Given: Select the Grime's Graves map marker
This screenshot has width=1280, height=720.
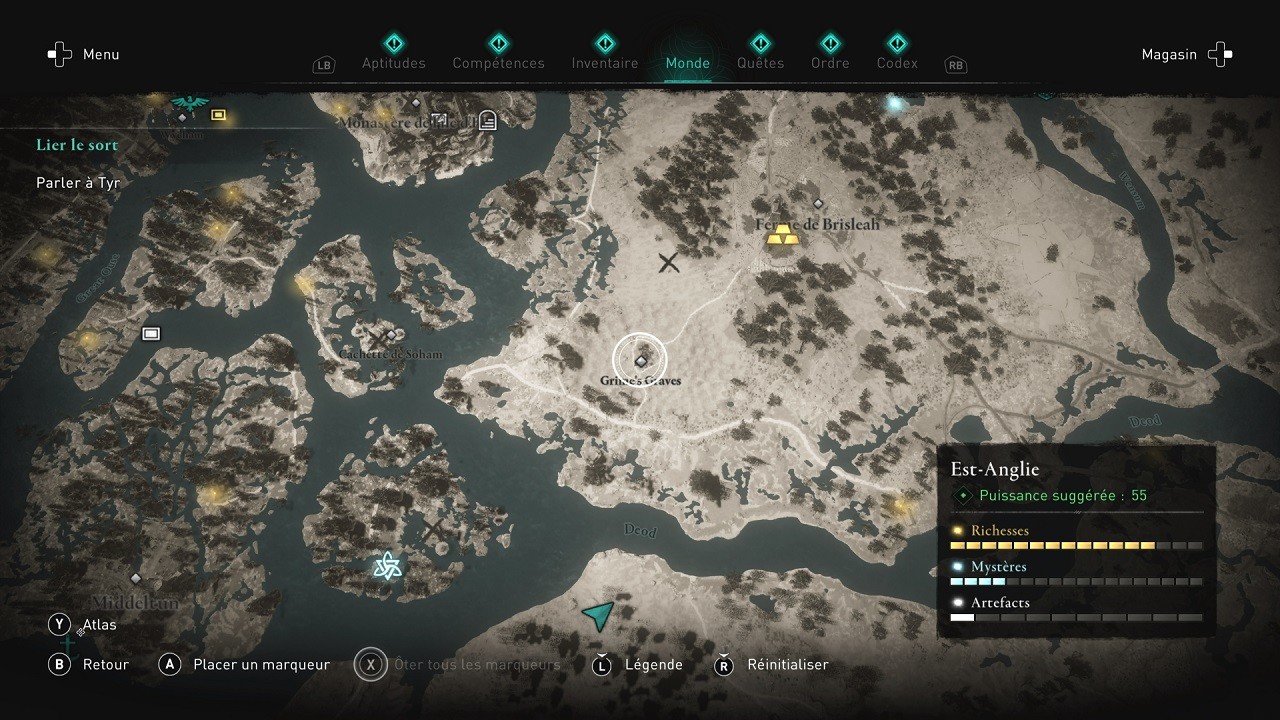Looking at the screenshot, I should (640, 361).
